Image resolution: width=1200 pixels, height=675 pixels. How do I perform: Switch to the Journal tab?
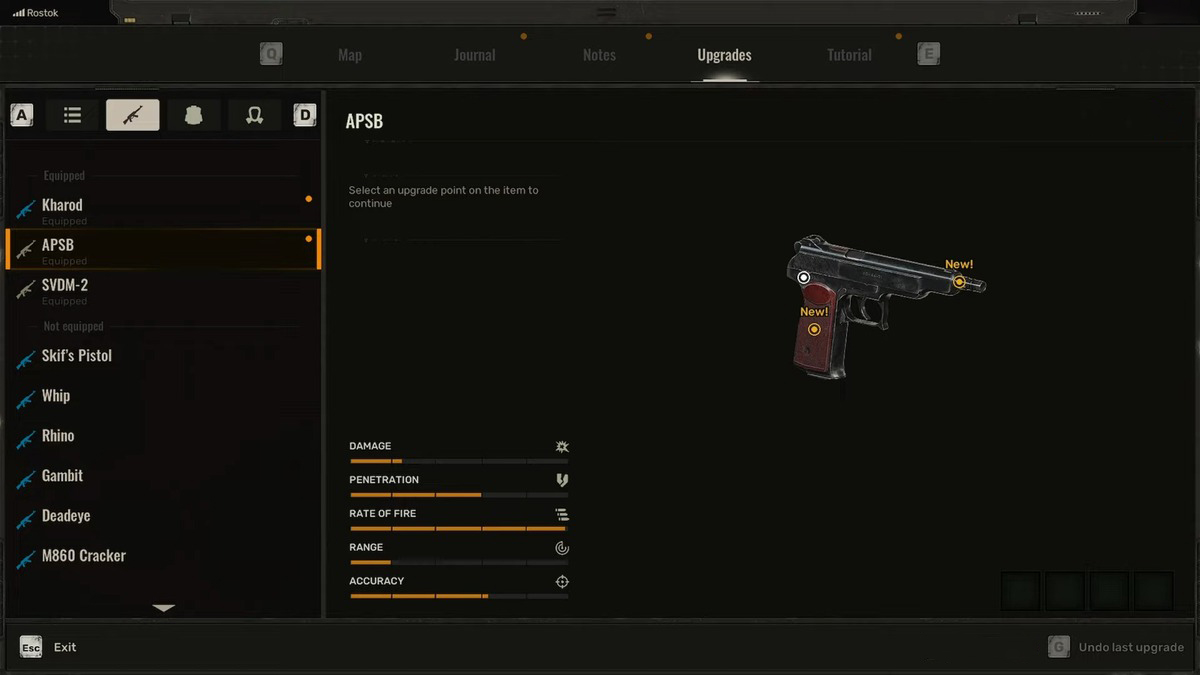point(474,55)
